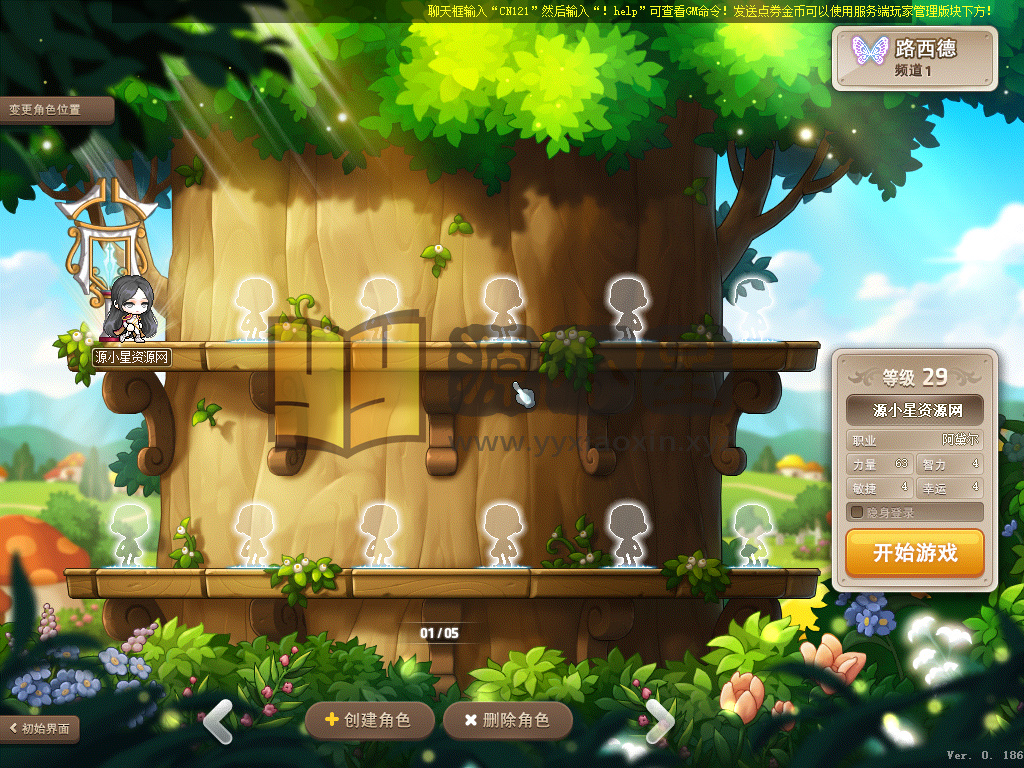Choose the 删除角色 delete character button

click(x=508, y=720)
